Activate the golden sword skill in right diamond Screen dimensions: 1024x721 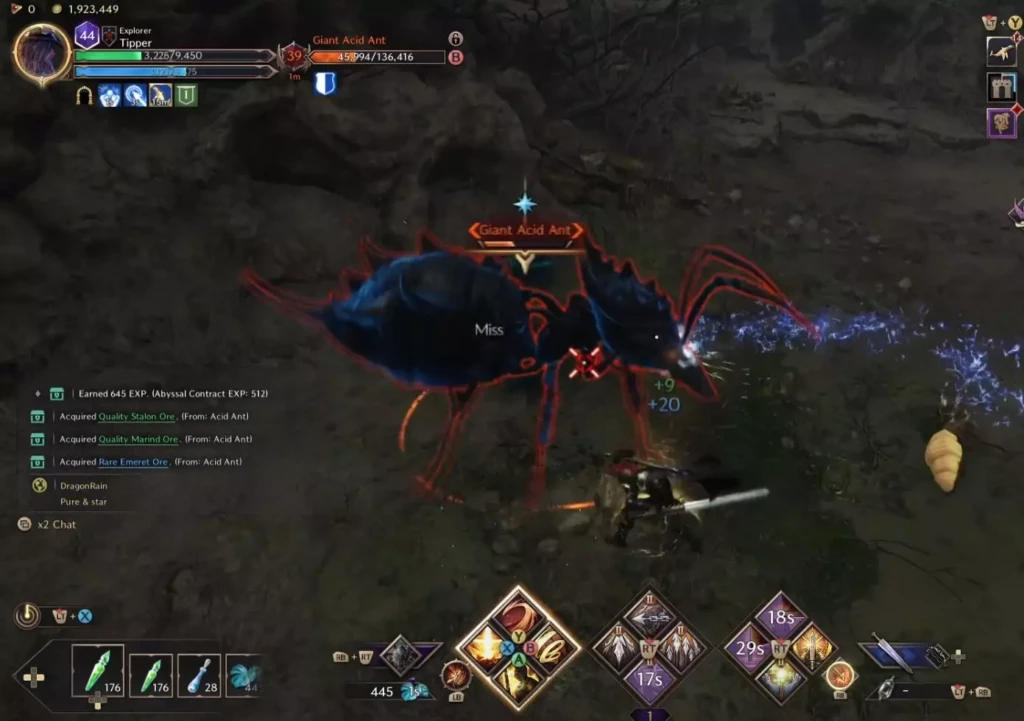(x=811, y=648)
